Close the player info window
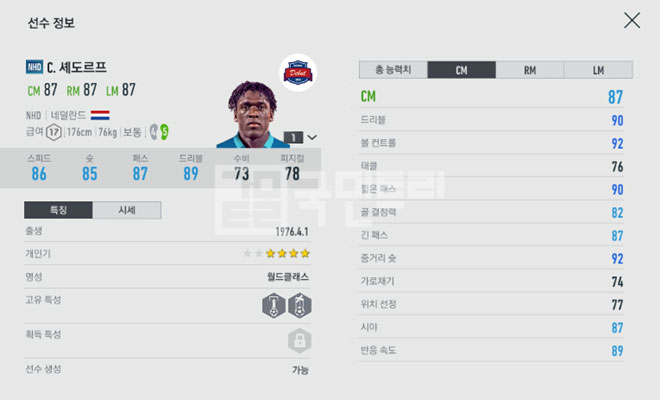Image resolution: width=660 pixels, height=400 pixels. (x=632, y=20)
